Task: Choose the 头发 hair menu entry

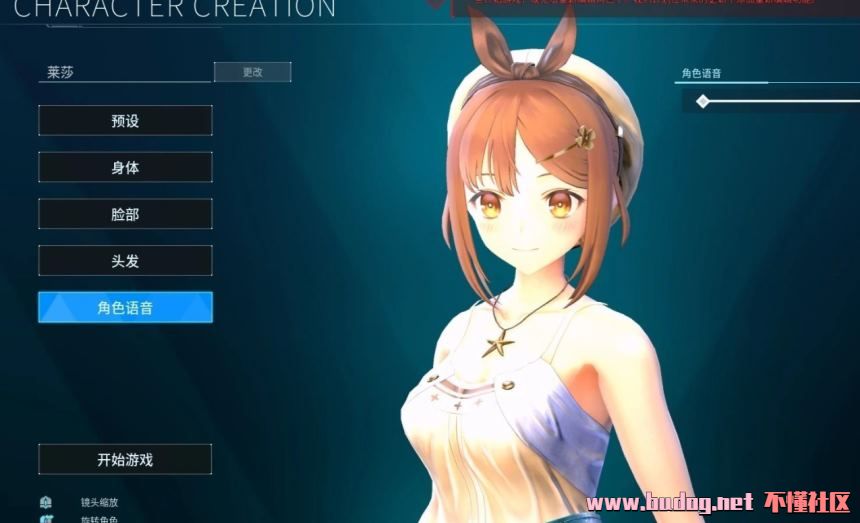Action: (x=125, y=260)
